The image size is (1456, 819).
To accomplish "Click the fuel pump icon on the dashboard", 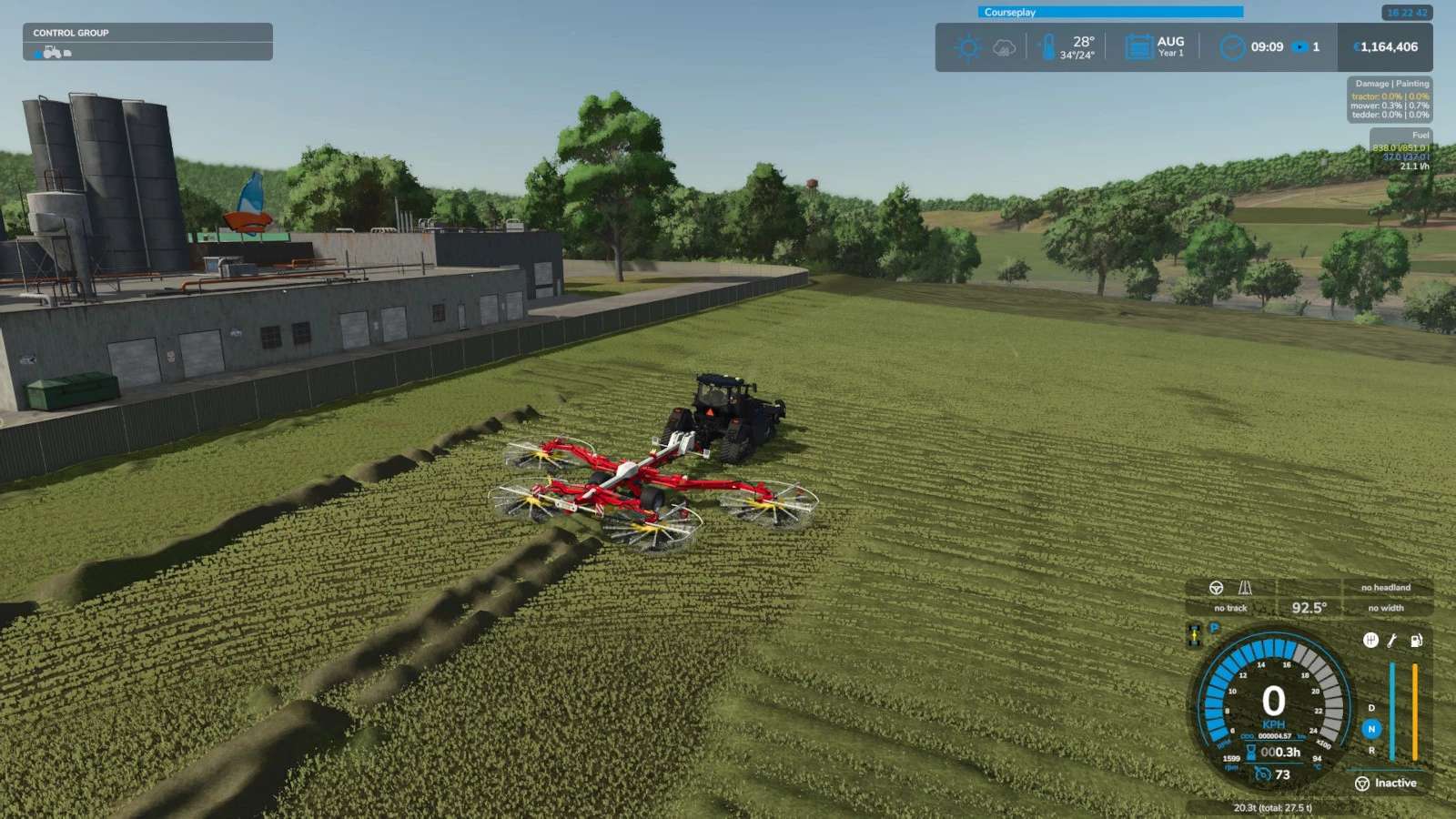I will (x=1416, y=641).
